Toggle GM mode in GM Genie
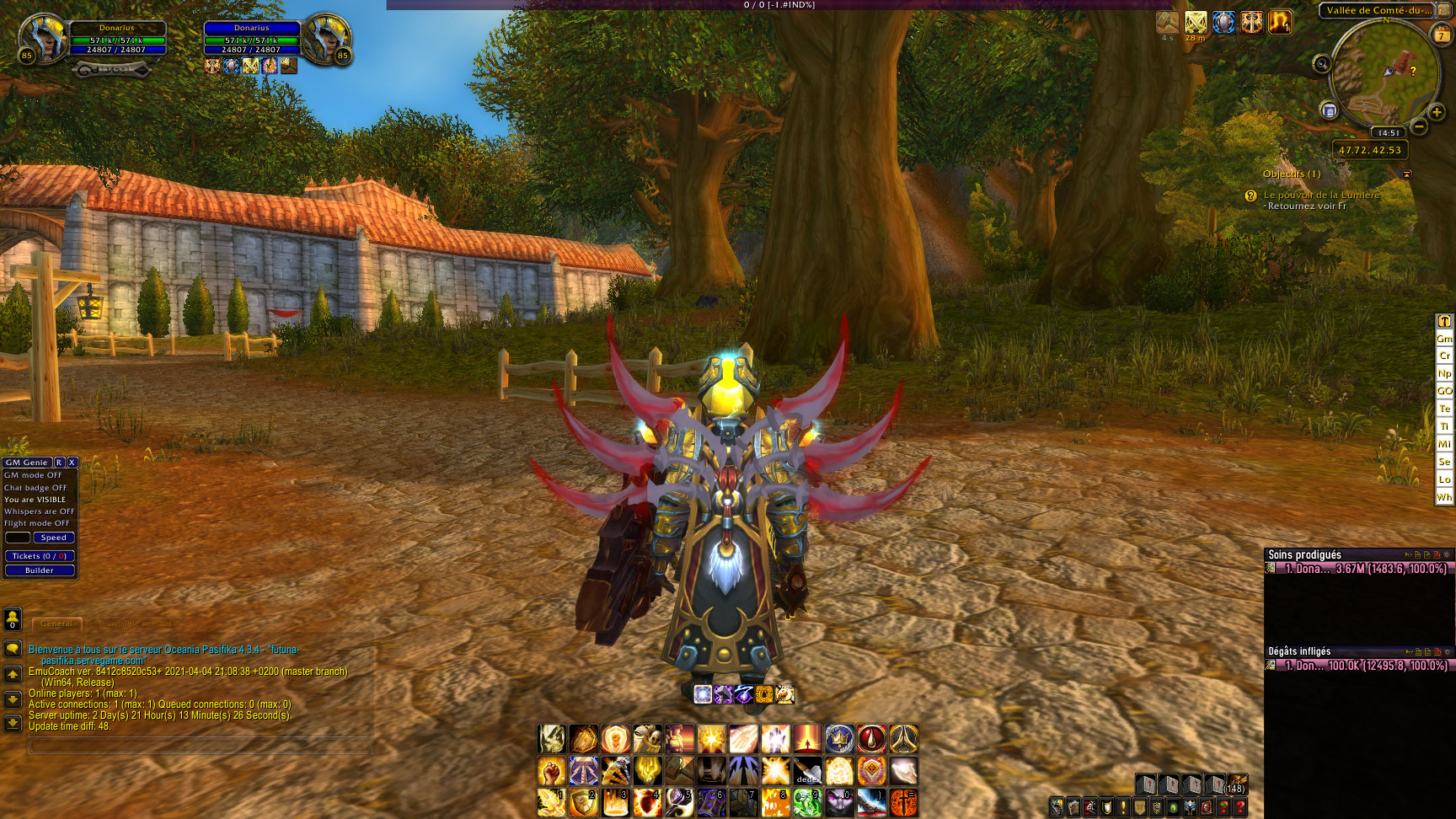The image size is (1456, 819). tap(33, 475)
